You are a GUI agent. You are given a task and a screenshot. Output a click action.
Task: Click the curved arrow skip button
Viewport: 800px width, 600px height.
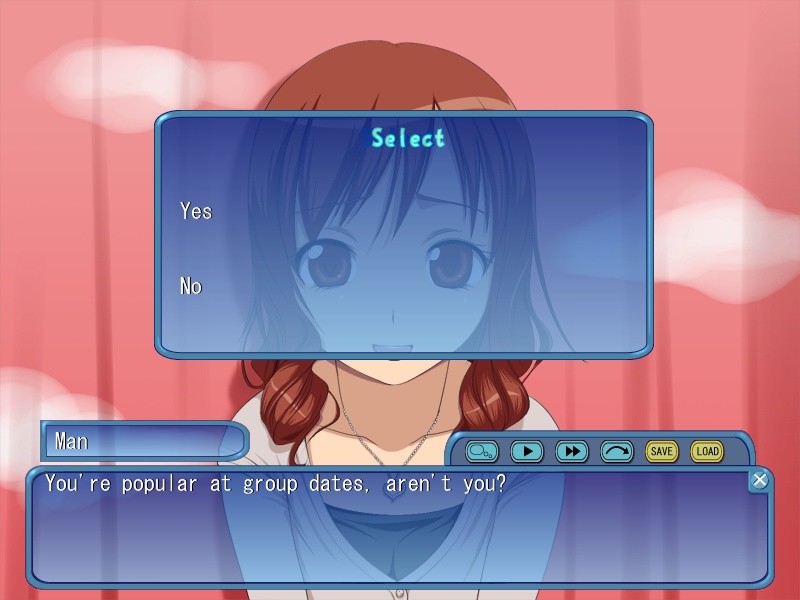(x=617, y=451)
